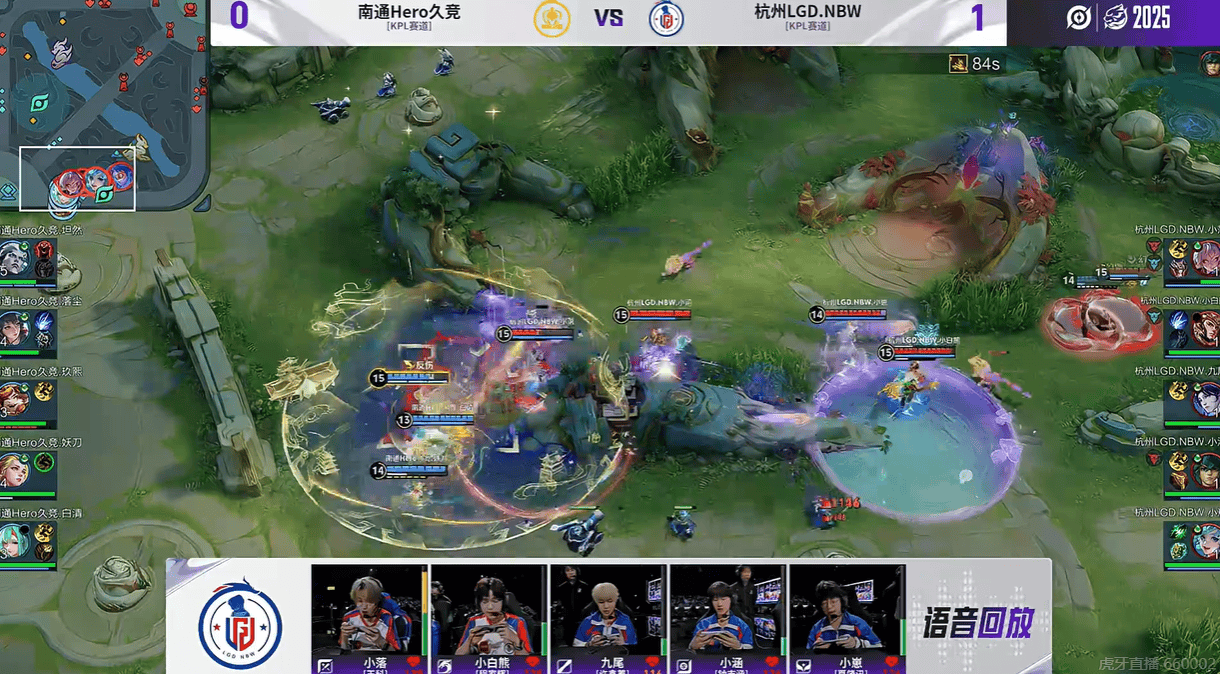The height and width of the screenshot is (674, 1220).
Task: Select player 白清's hero portrait
Action: tap(14, 542)
